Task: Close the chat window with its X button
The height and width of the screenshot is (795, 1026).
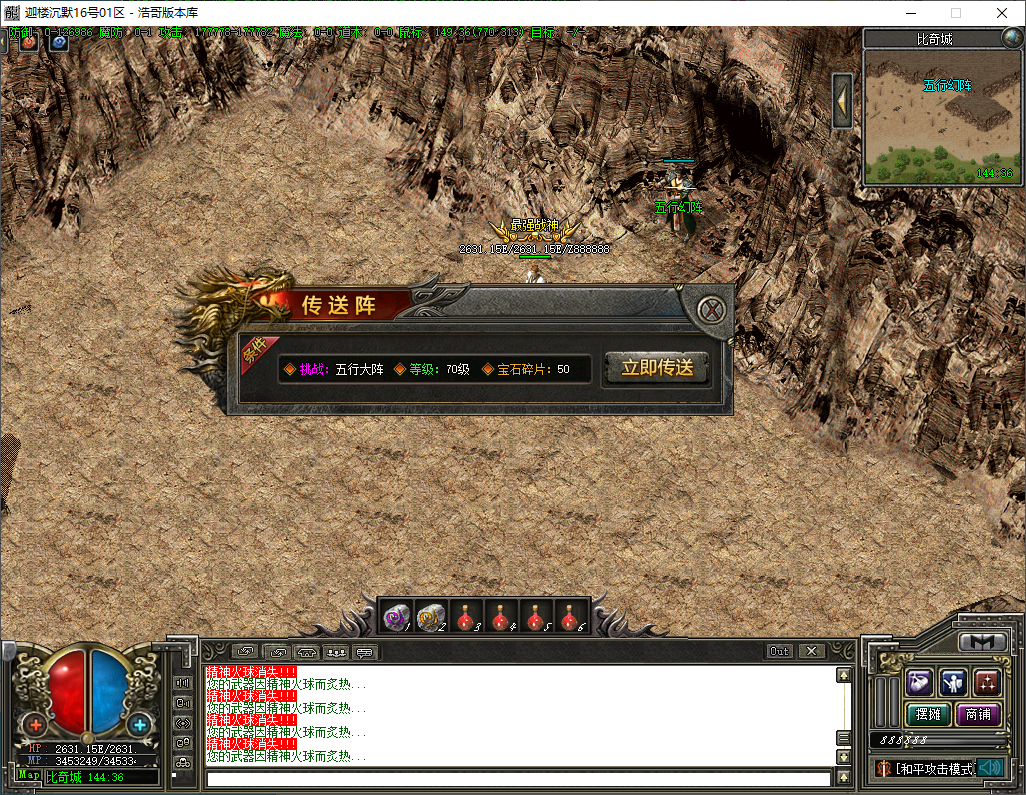Action: pyautogui.click(x=811, y=651)
